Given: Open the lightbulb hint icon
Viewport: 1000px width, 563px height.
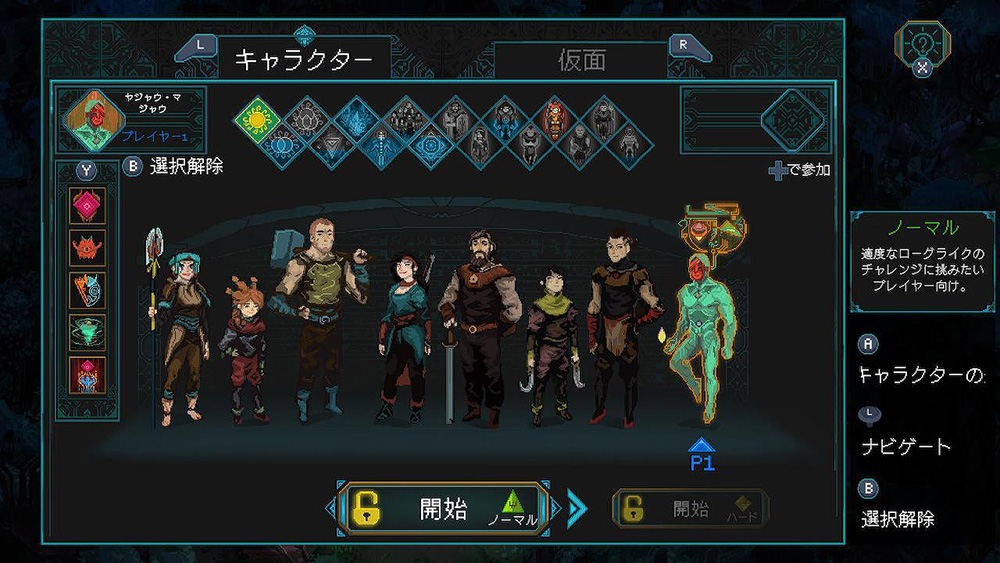Looking at the screenshot, I should [x=922, y=44].
